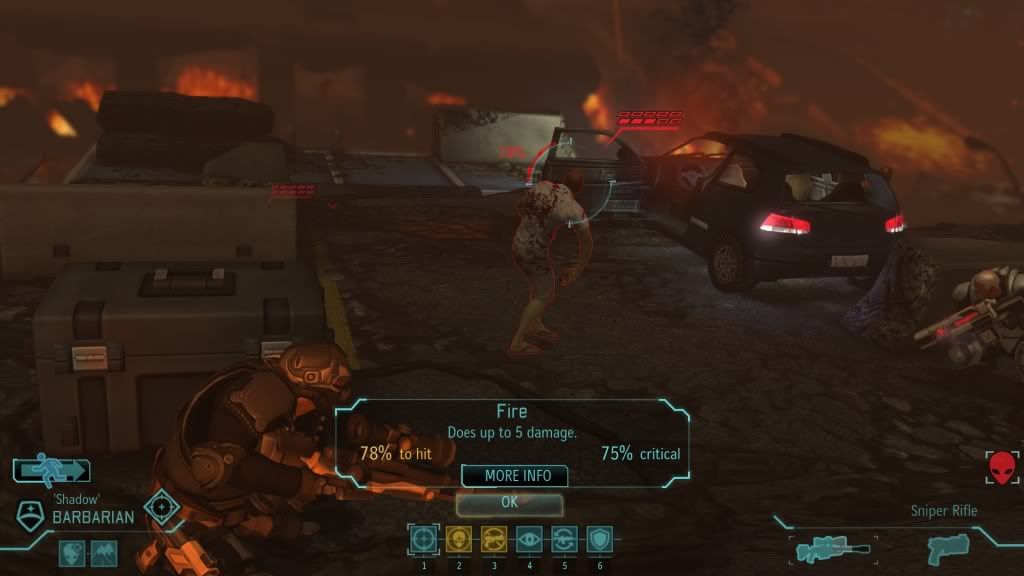
Task: Reload using the circular-arrows weapon icon
Action: 564,540
